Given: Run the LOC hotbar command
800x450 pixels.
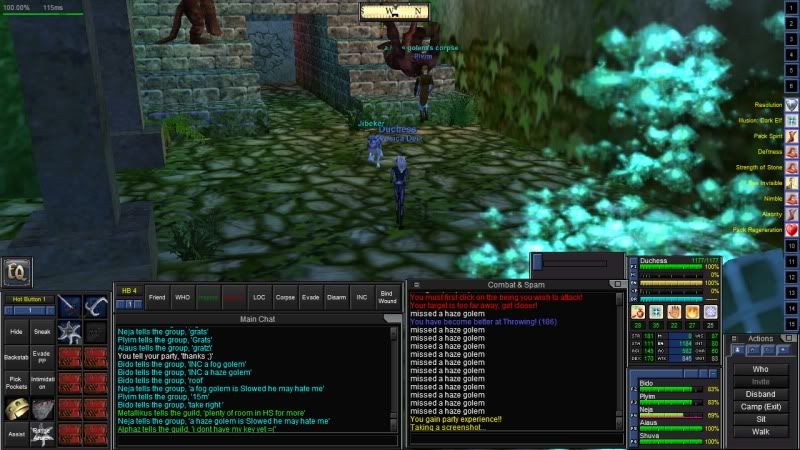Looking at the screenshot, I should pos(259,297).
